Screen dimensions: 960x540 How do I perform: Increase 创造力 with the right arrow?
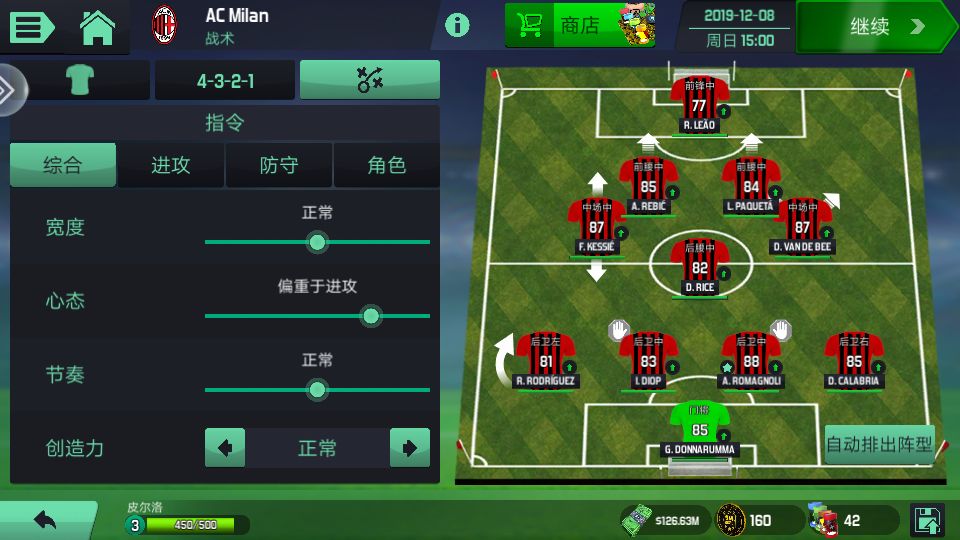(x=410, y=448)
